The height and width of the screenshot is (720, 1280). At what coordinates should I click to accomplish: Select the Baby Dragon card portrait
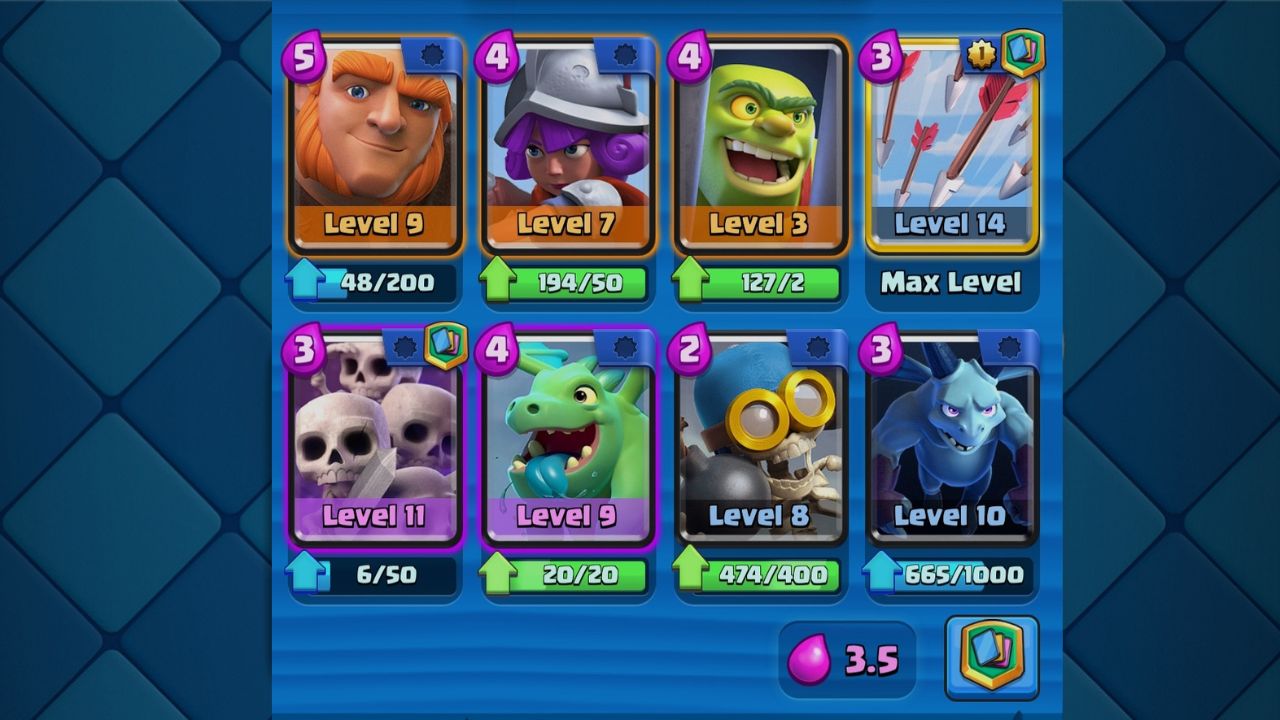point(567,440)
